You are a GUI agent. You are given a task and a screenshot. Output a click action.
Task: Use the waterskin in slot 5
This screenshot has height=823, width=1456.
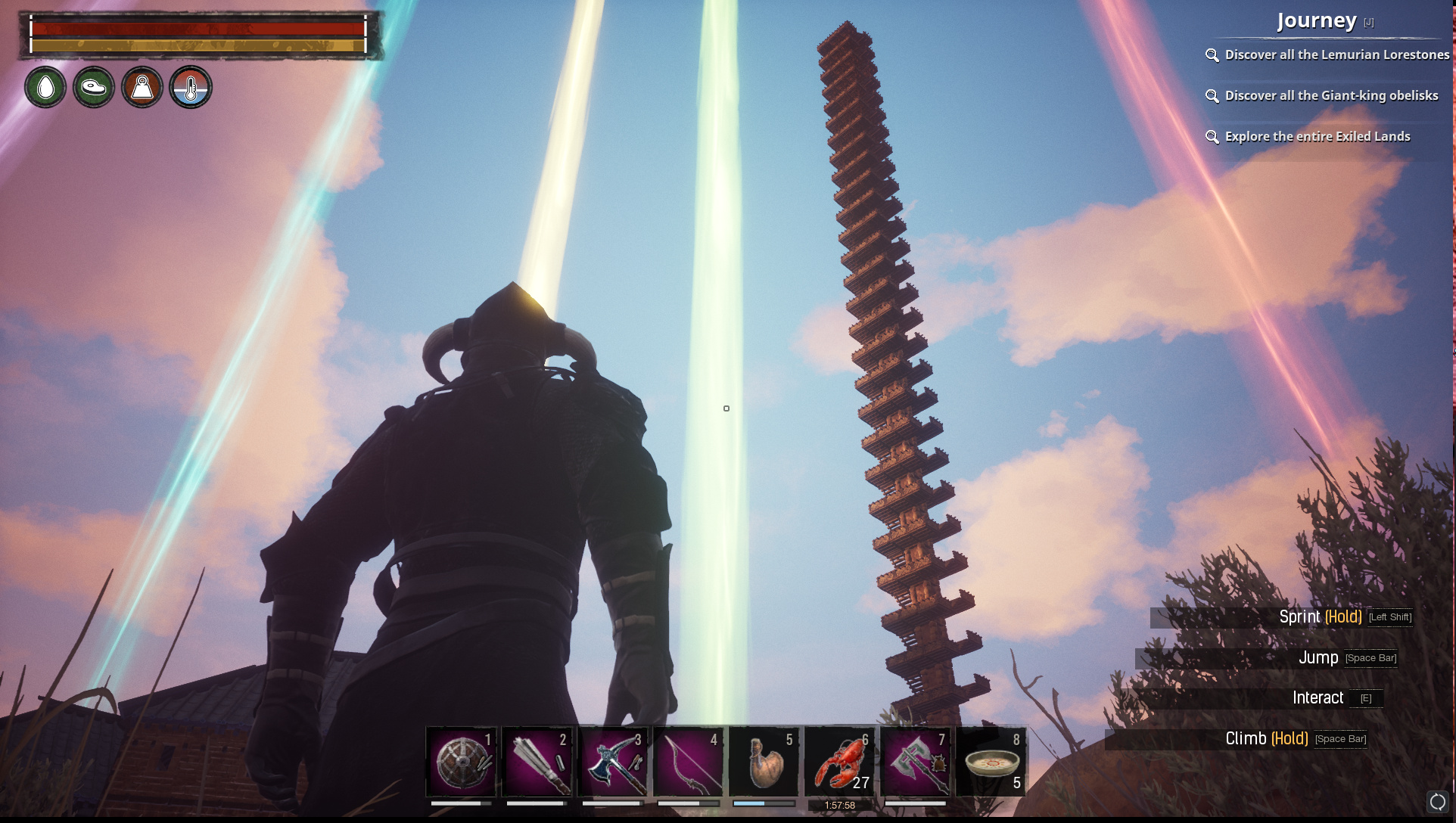(764, 762)
